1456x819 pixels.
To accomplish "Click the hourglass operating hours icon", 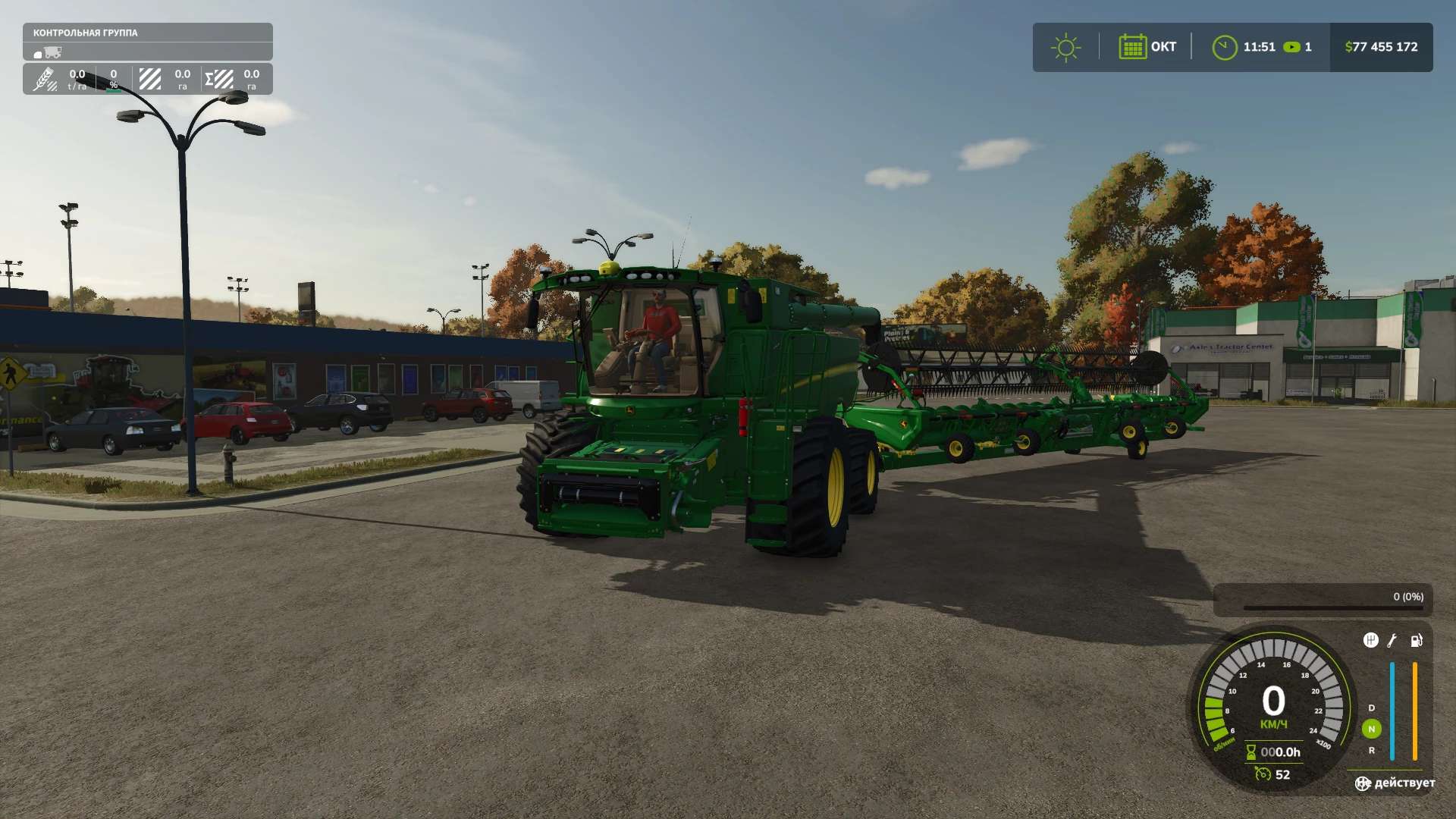I will (1251, 752).
